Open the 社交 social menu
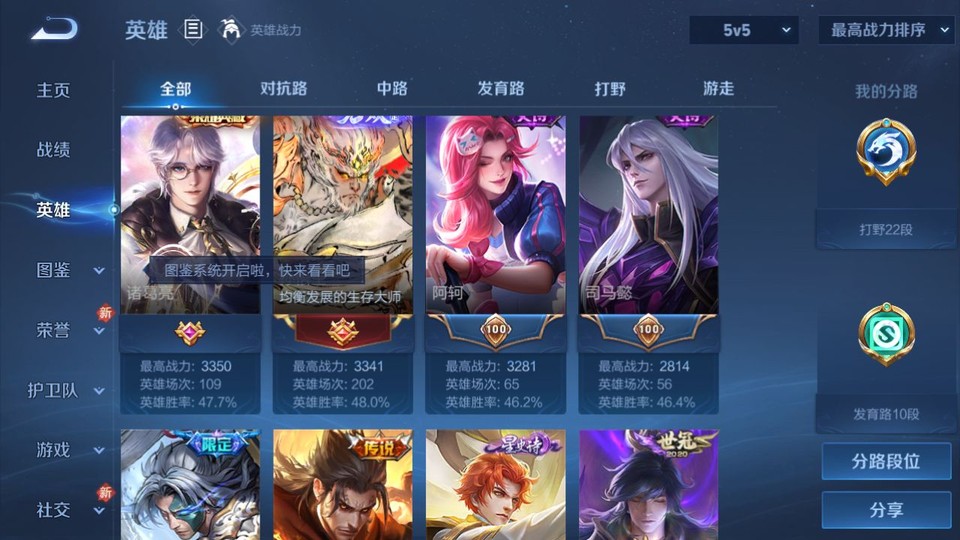 pos(68,510)
